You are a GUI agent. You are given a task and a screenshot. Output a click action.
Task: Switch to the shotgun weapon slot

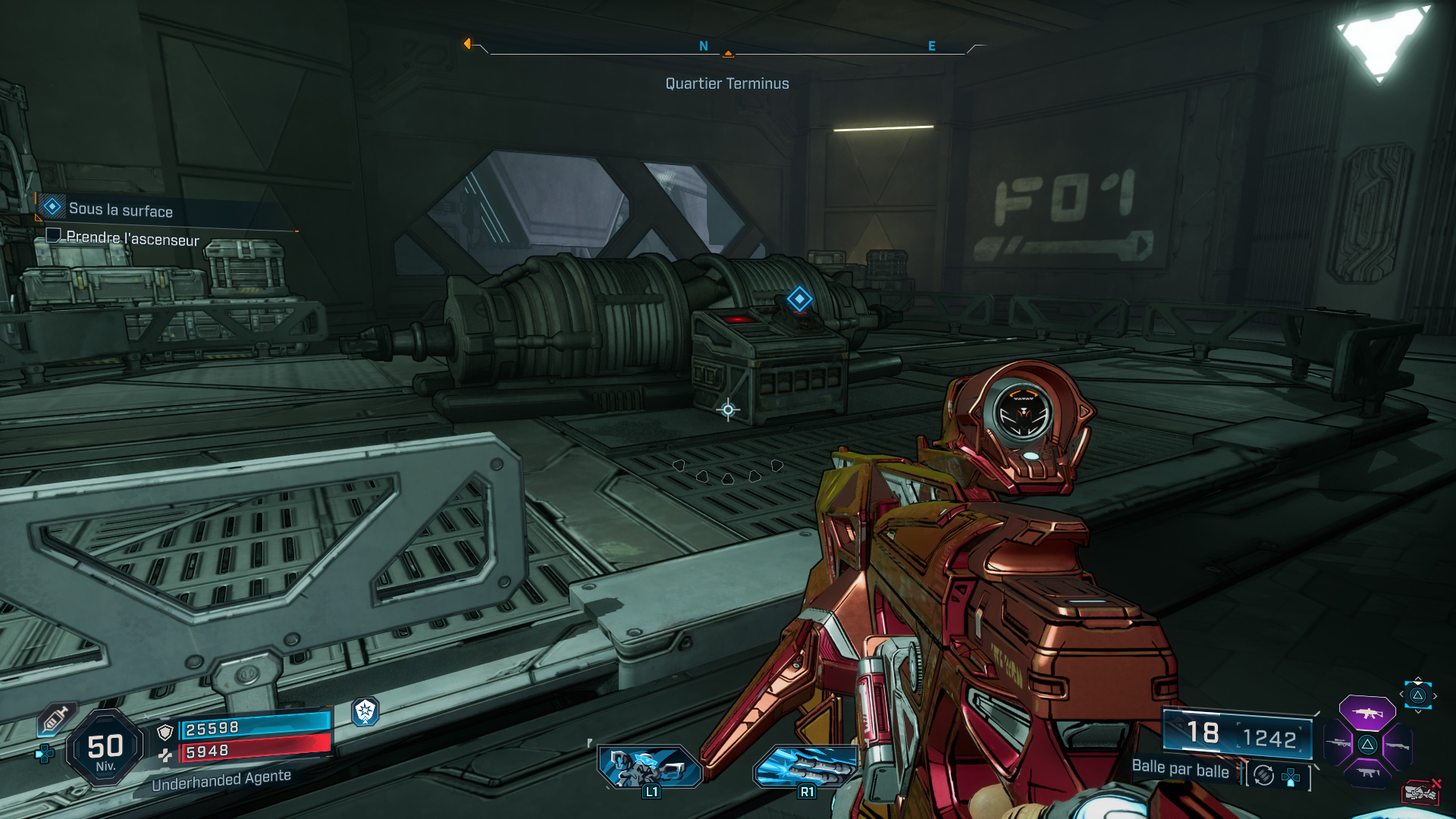coord(1398,745)
